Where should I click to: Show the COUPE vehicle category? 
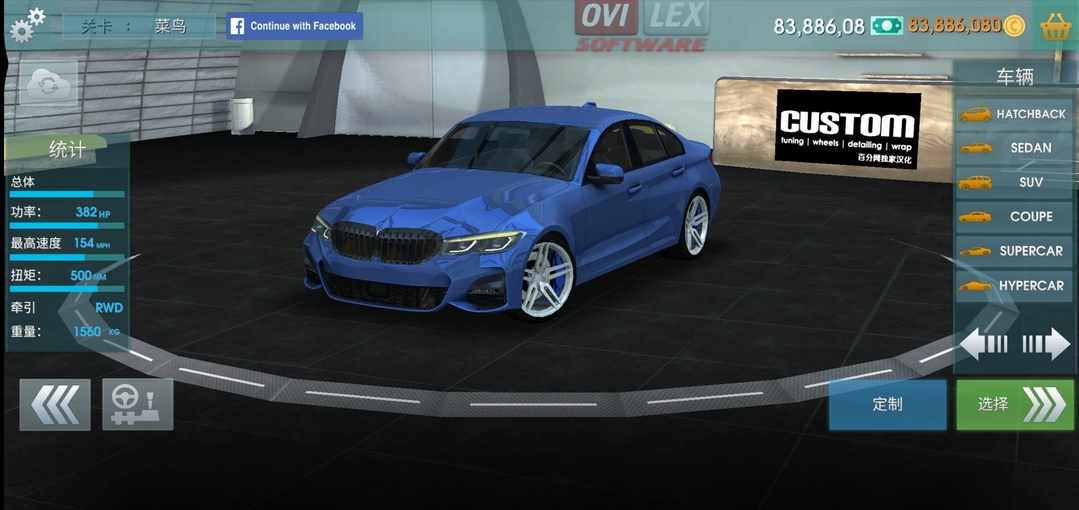pyautogui.click(x=1014, y=216)
